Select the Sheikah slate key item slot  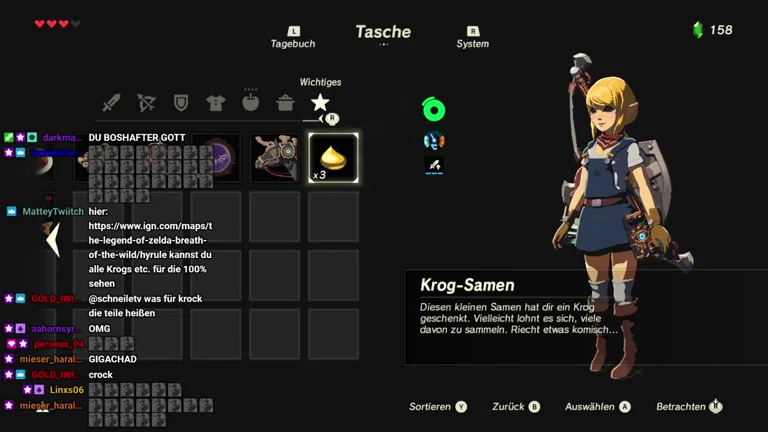pos(275,158)
